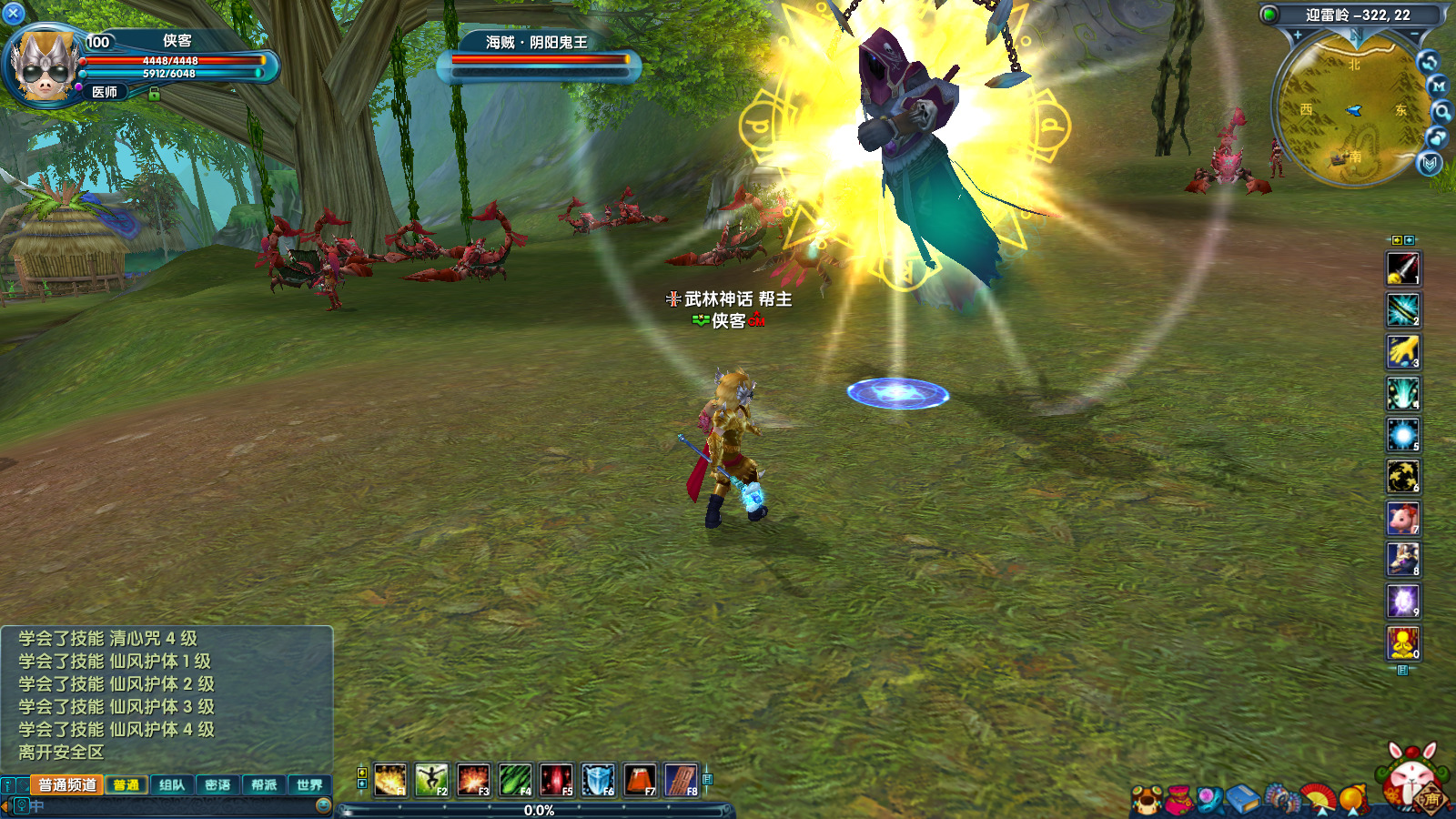Zoom out the minimap with minus button
The height and width of the screenshot is (819, 1456).
[1415, 35]
